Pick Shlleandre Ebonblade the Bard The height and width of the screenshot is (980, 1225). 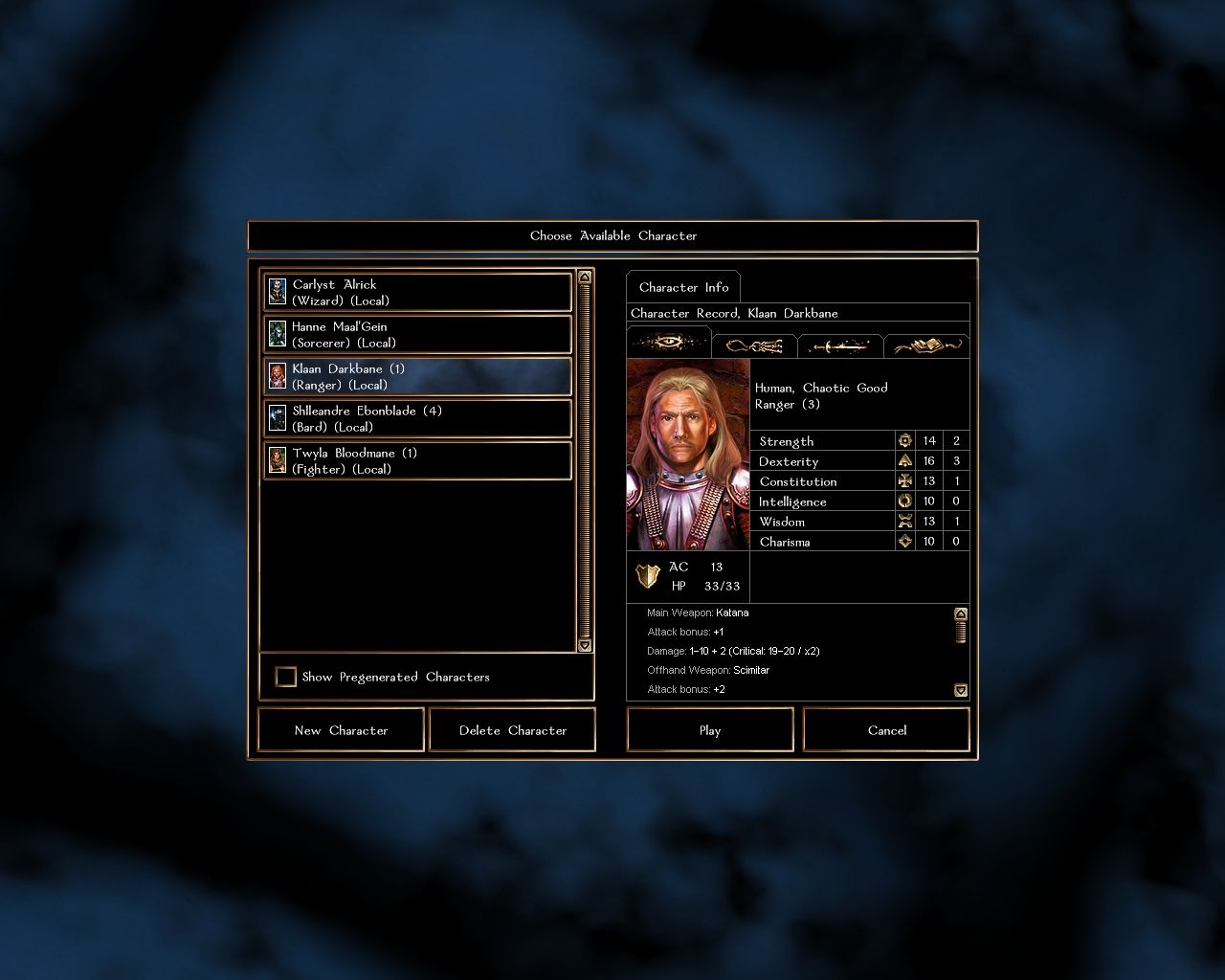tap(417, 418)
